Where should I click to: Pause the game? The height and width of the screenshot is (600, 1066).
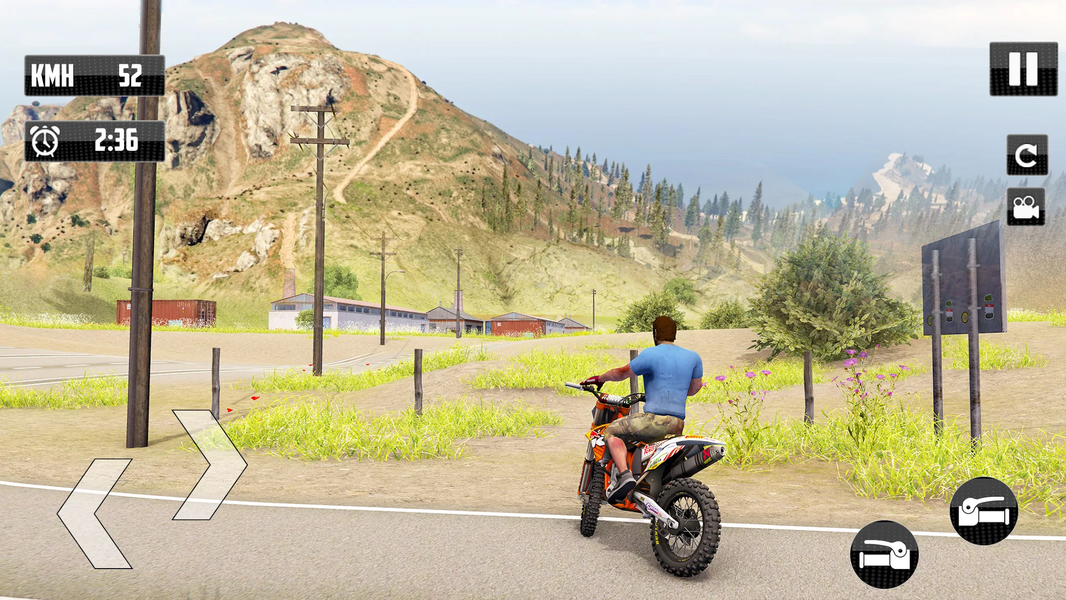[1023, 69]
